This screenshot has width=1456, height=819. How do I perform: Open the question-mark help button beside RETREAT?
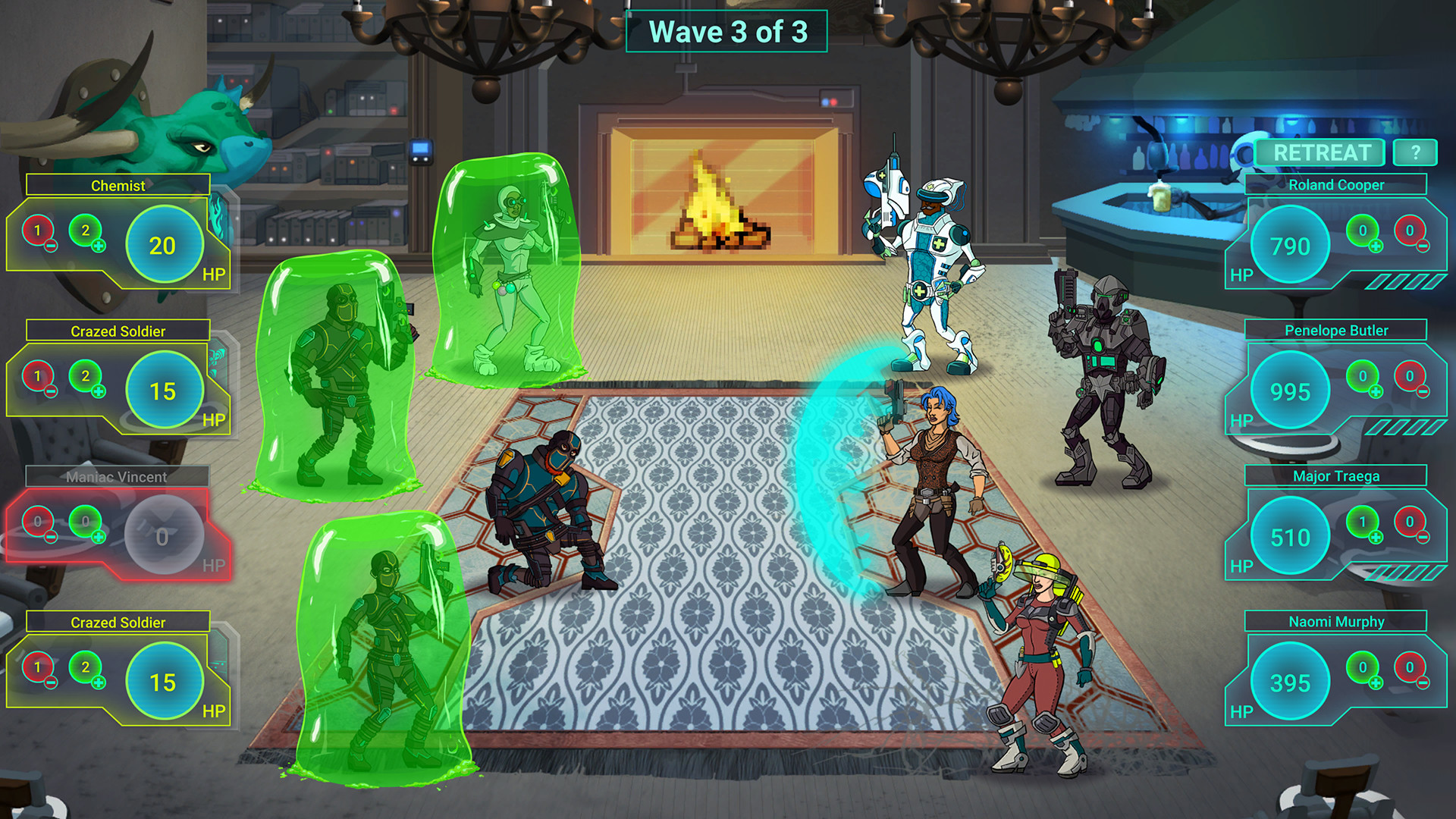coord(1414,152)
